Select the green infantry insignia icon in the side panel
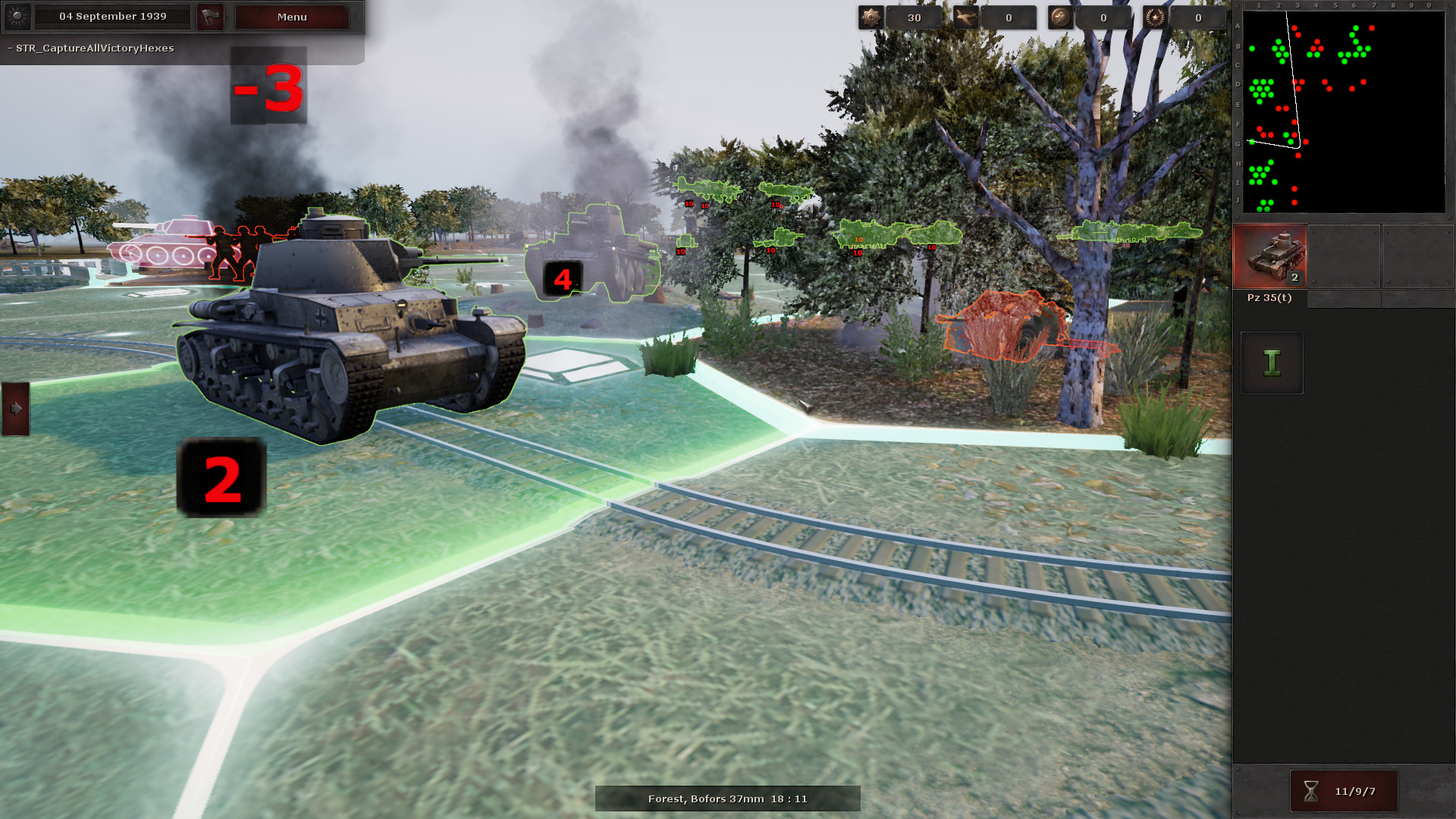This screenshot has height=819, width=1456. [1271, 362]
